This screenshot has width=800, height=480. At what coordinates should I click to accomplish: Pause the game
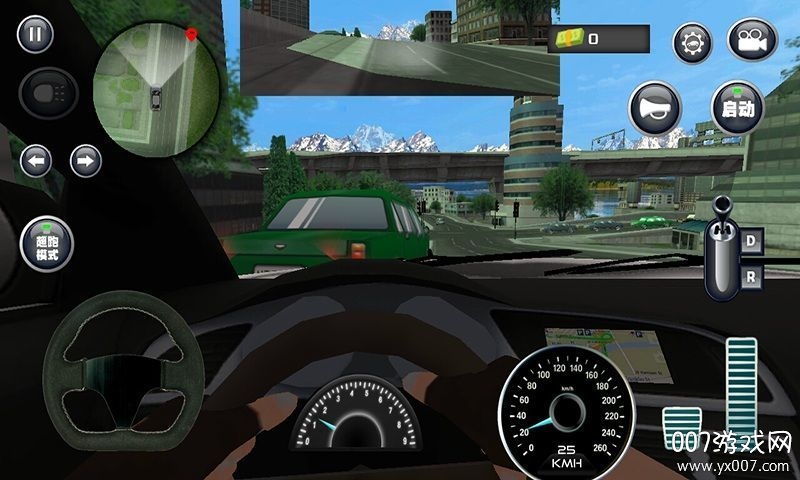[x=36, y=37]
